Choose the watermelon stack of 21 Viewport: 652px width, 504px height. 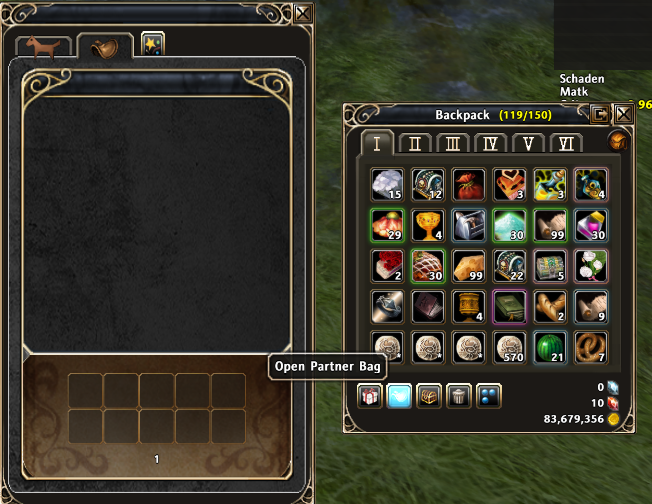tap(549, 346)
